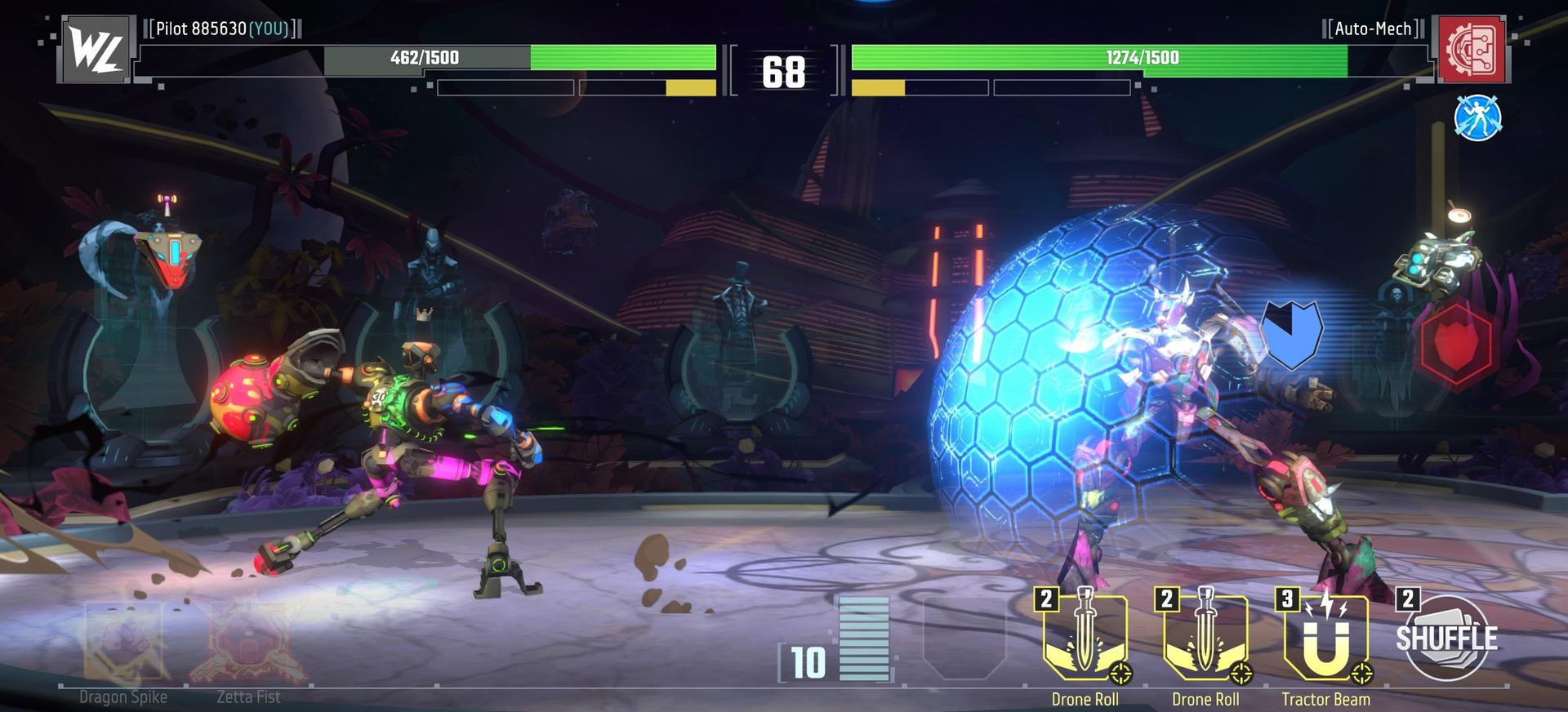The width and height of the screenshot is (1568, 712).
Task: Choose the faded Zetta Fist card
Action: [x=248, y=641]
